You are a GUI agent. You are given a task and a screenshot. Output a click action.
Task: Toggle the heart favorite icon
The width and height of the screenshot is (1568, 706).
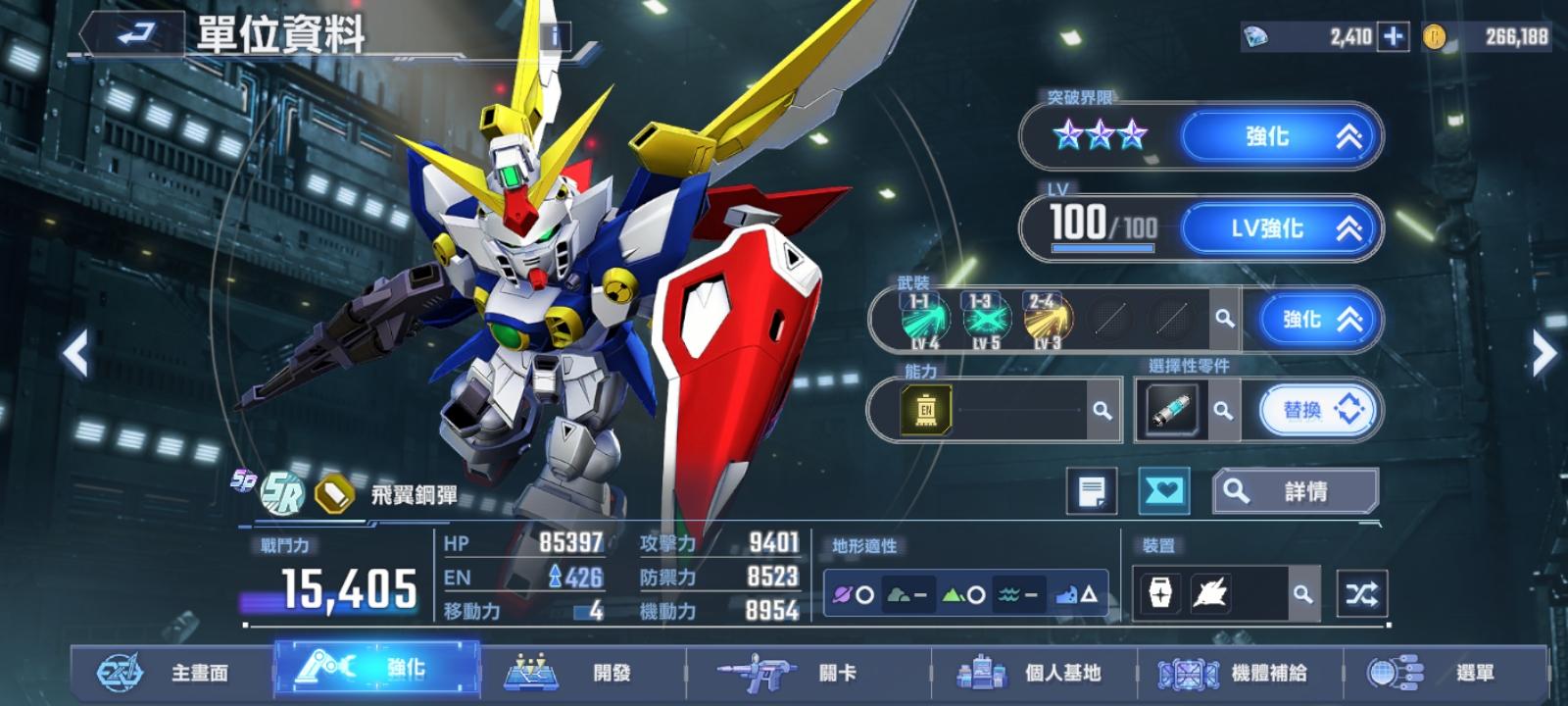pos(1163,491)
